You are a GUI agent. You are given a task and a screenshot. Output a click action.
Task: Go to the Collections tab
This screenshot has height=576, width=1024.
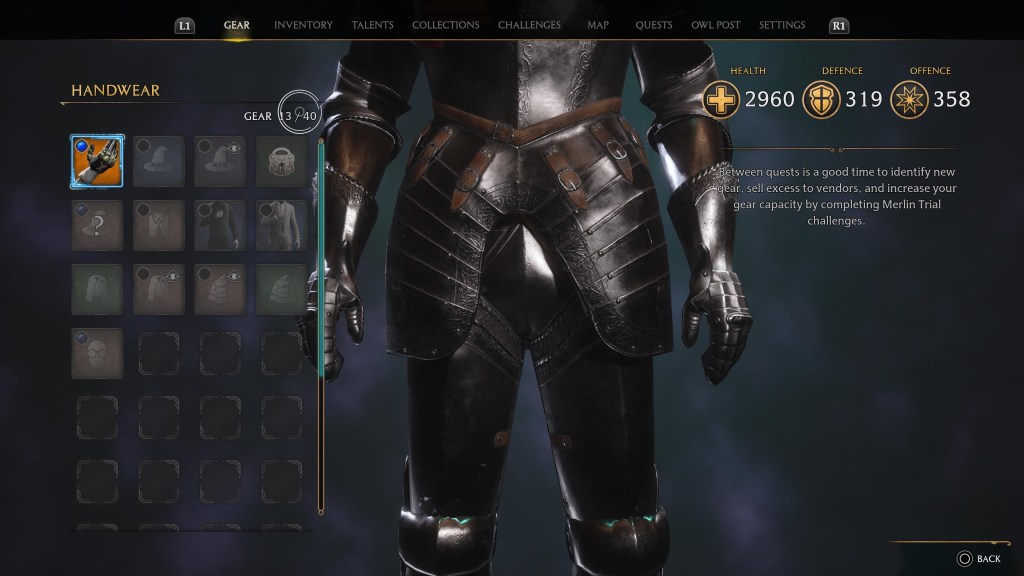tap(445, 25)
